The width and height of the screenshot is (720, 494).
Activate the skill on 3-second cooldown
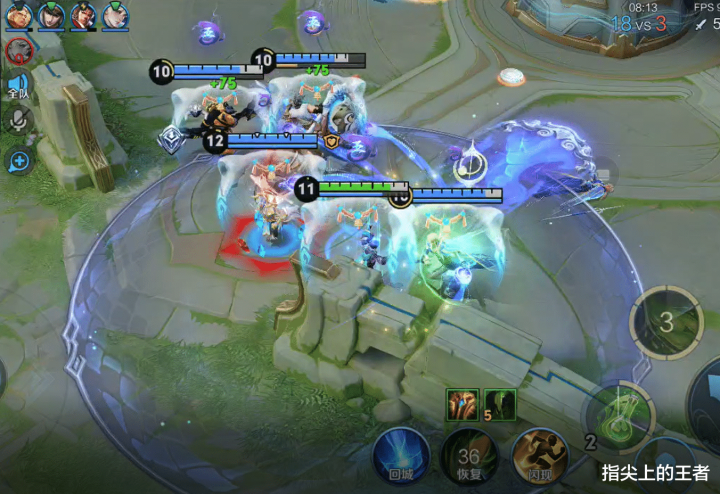click(666, 322)
